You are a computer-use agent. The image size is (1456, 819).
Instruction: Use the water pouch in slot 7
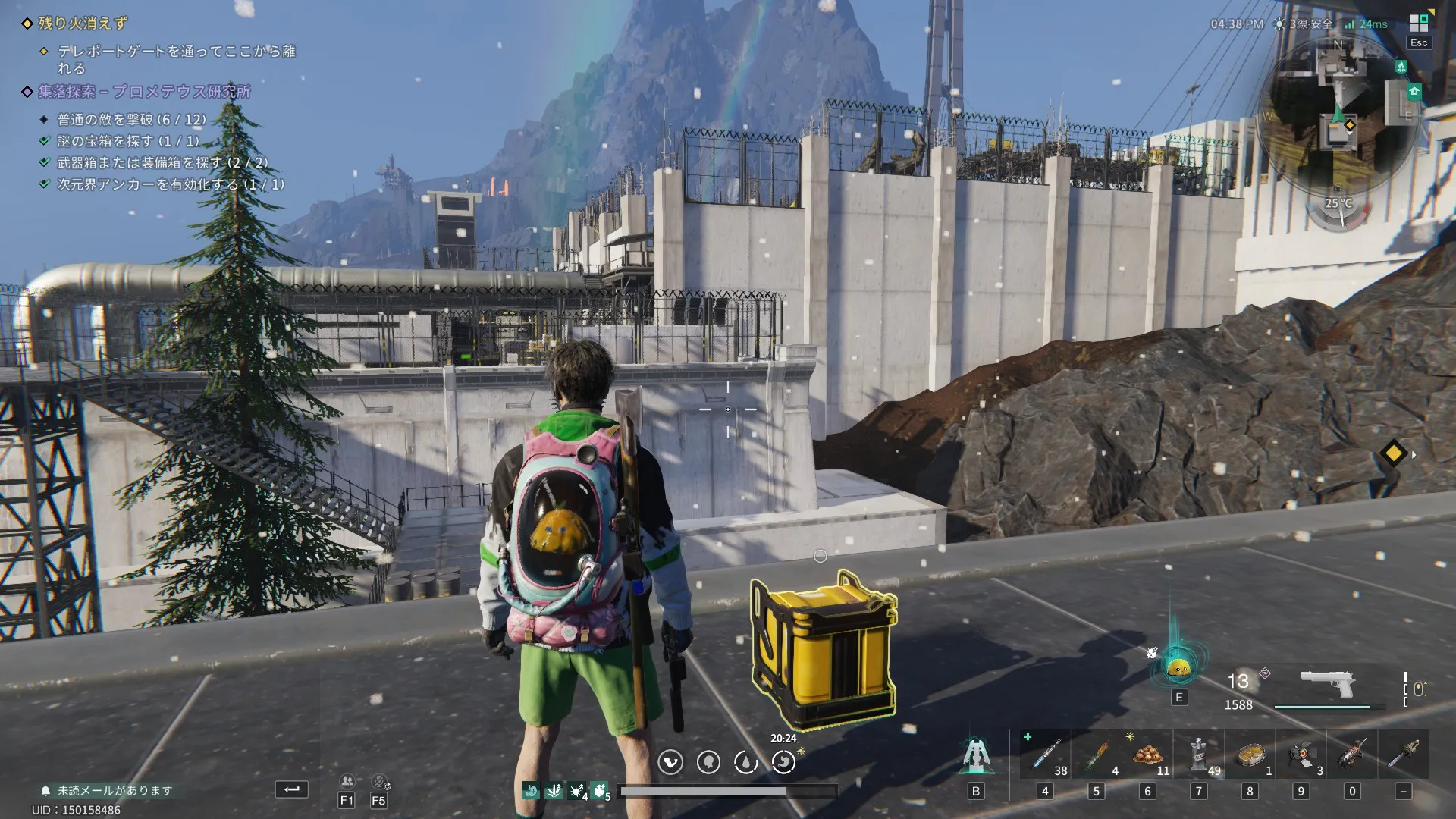(x=1199, y=755)
